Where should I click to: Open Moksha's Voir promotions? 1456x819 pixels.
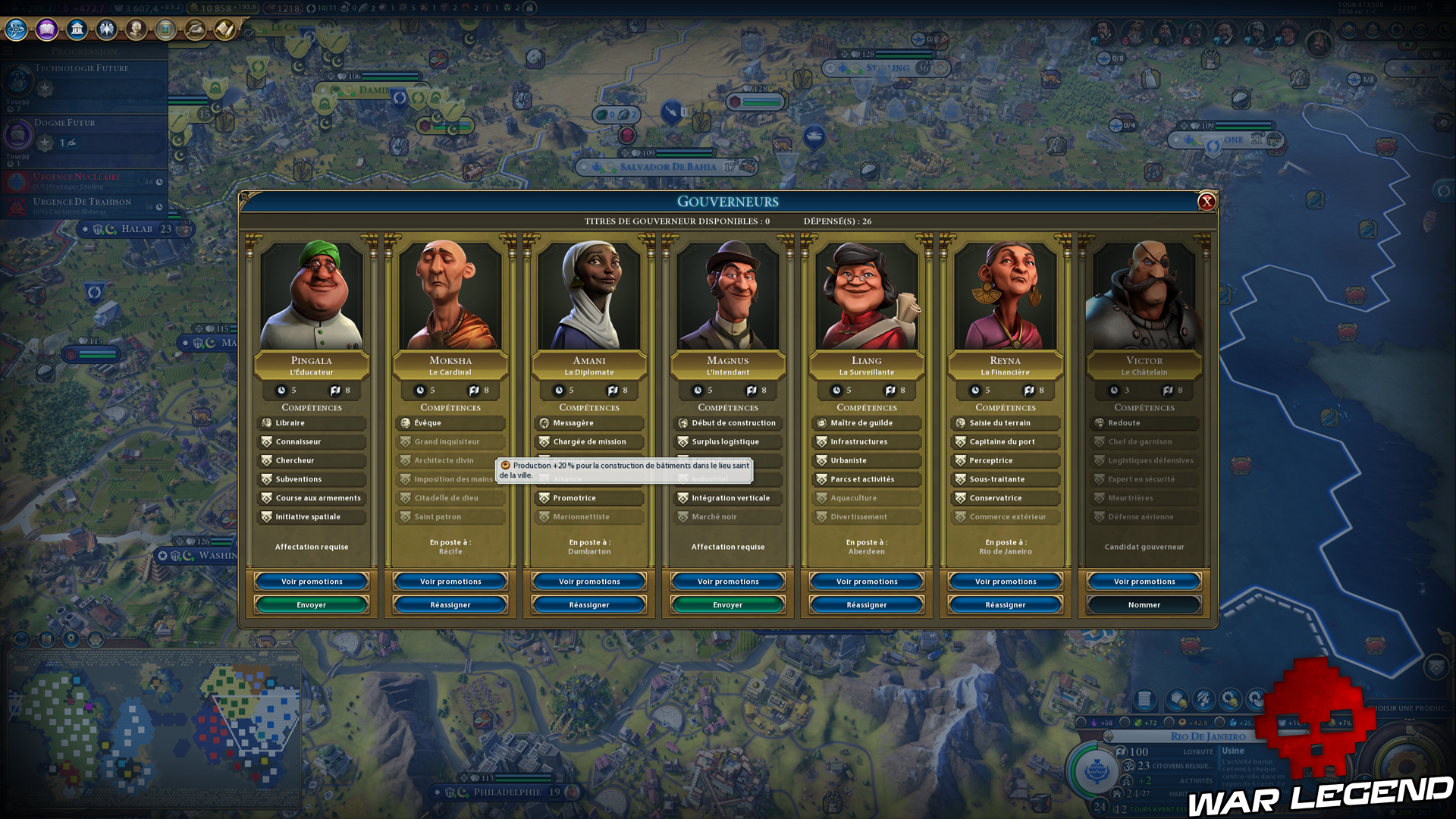click(450, 582)
